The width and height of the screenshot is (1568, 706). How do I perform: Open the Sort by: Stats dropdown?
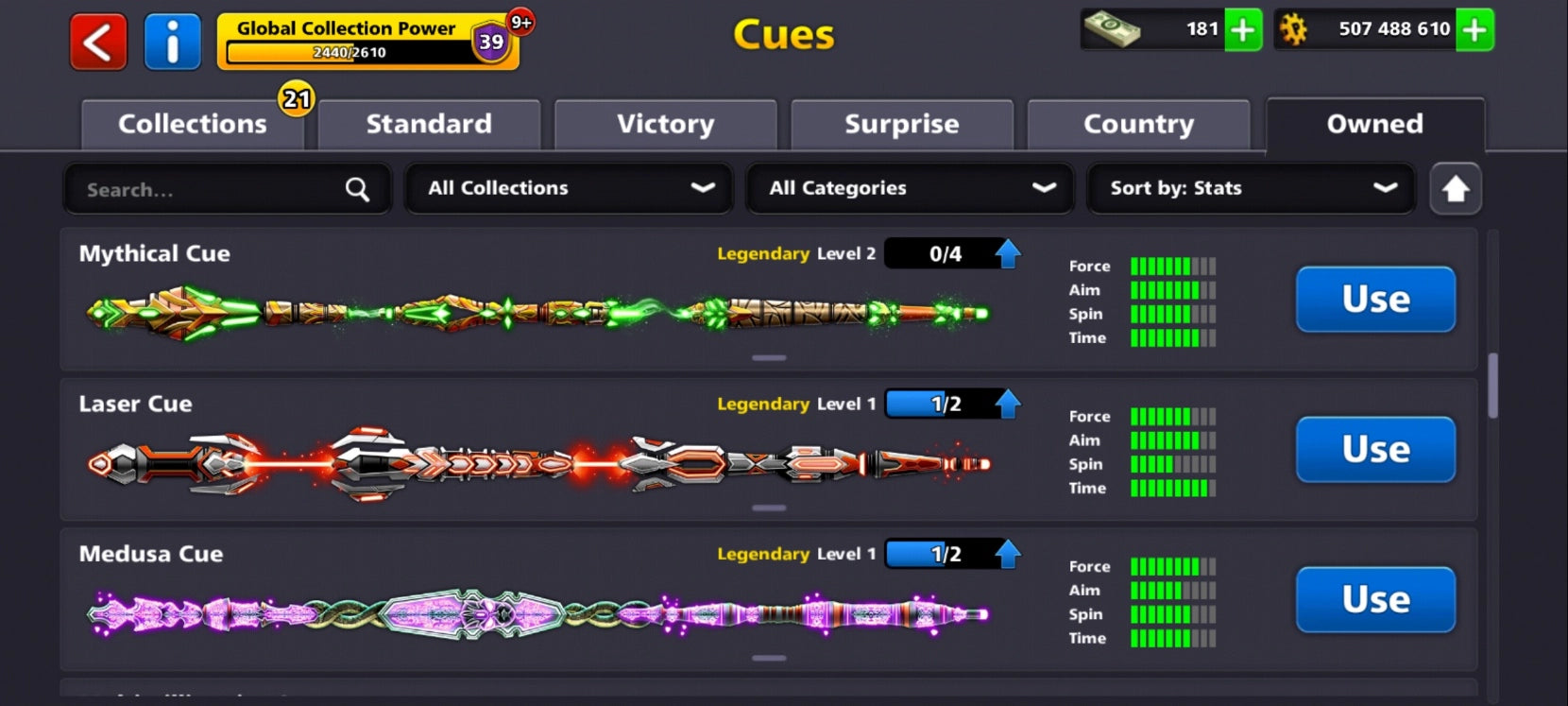click(x=1250, y=188)
